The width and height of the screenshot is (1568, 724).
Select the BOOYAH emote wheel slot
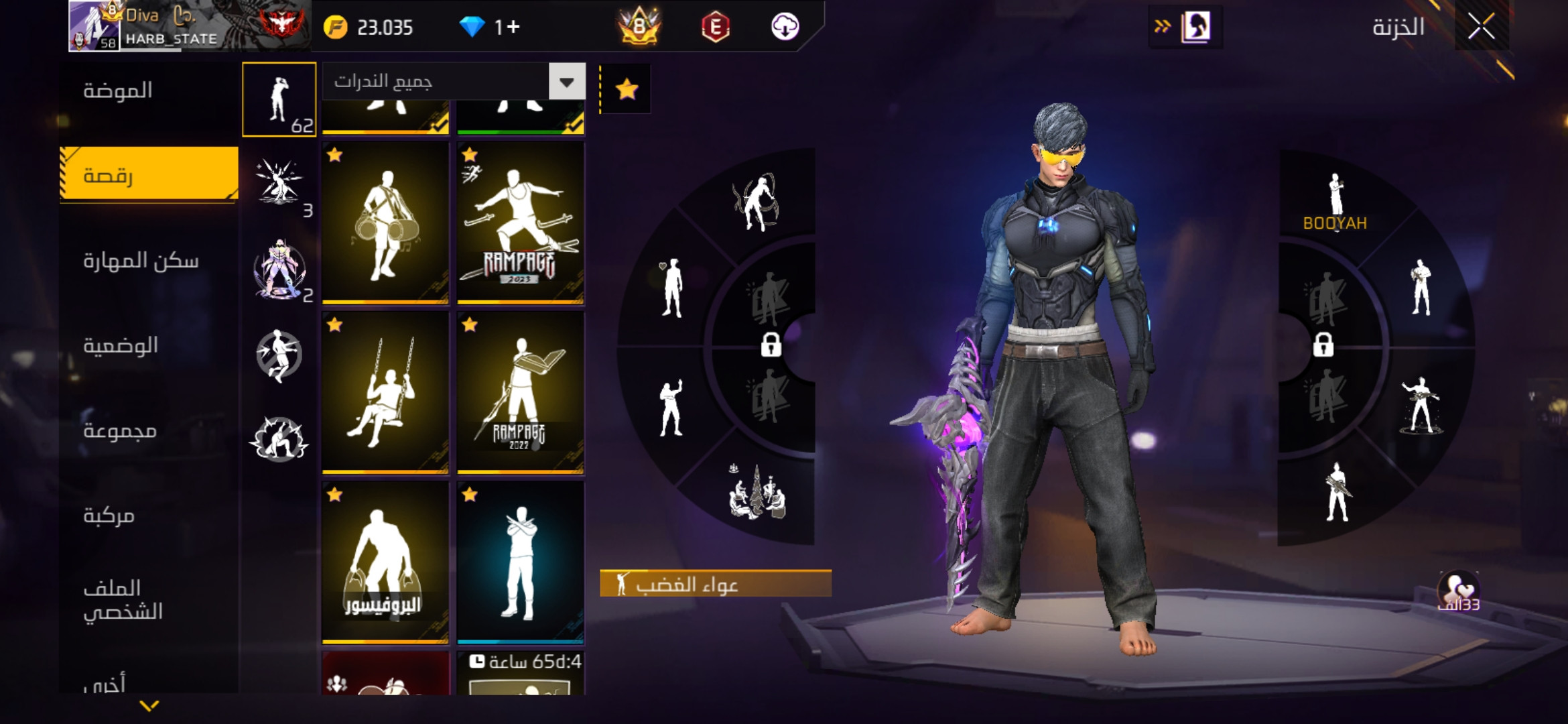(1335, 202)
